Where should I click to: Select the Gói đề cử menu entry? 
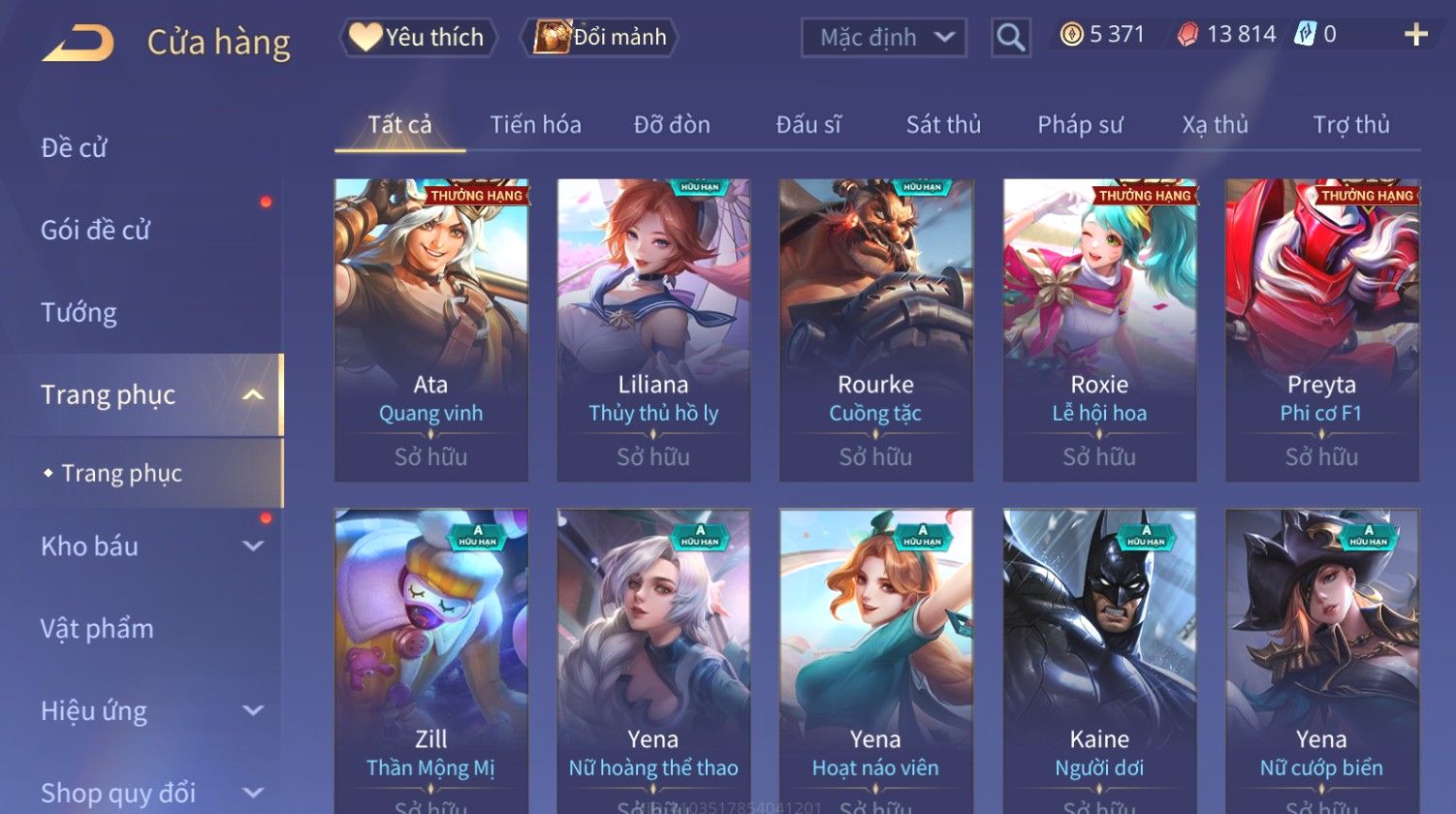tap(95, 230)
